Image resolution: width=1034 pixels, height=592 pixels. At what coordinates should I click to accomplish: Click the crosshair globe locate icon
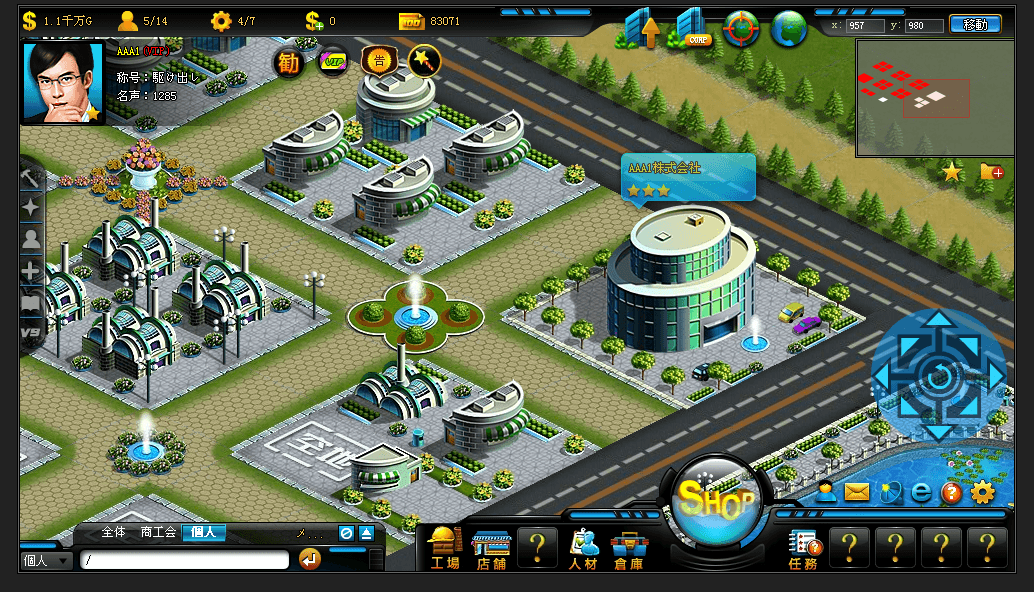pos(741,29)
